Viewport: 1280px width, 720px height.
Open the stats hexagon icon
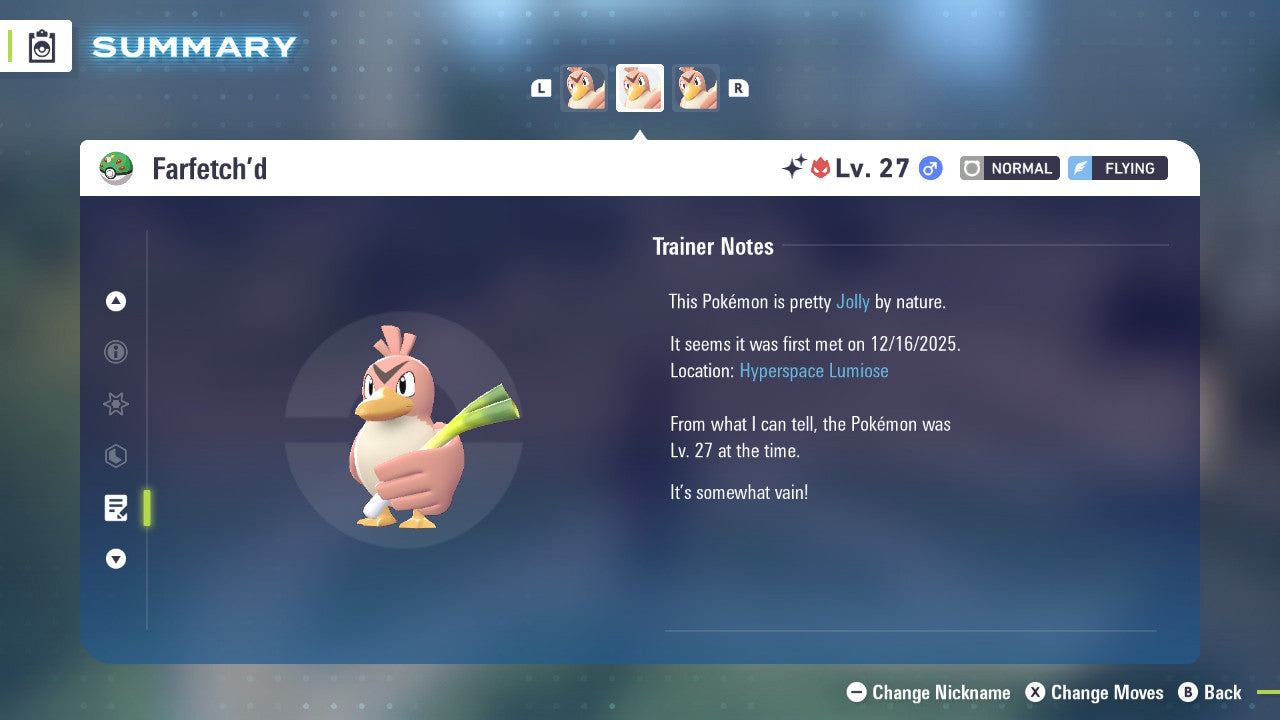click(115, 456)
